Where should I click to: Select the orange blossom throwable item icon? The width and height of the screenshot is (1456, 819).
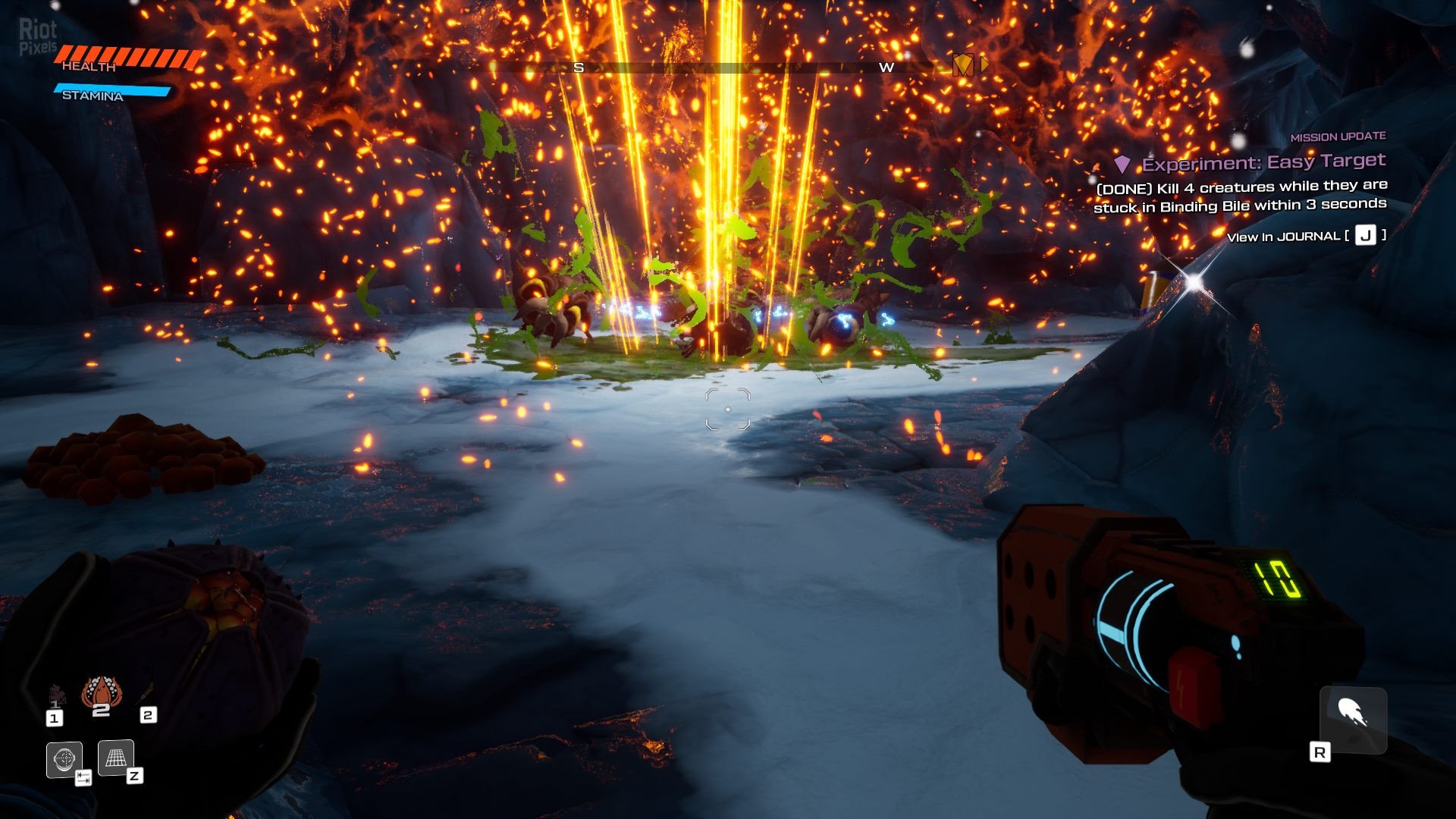pyautogui.click(x=101, y=691)
